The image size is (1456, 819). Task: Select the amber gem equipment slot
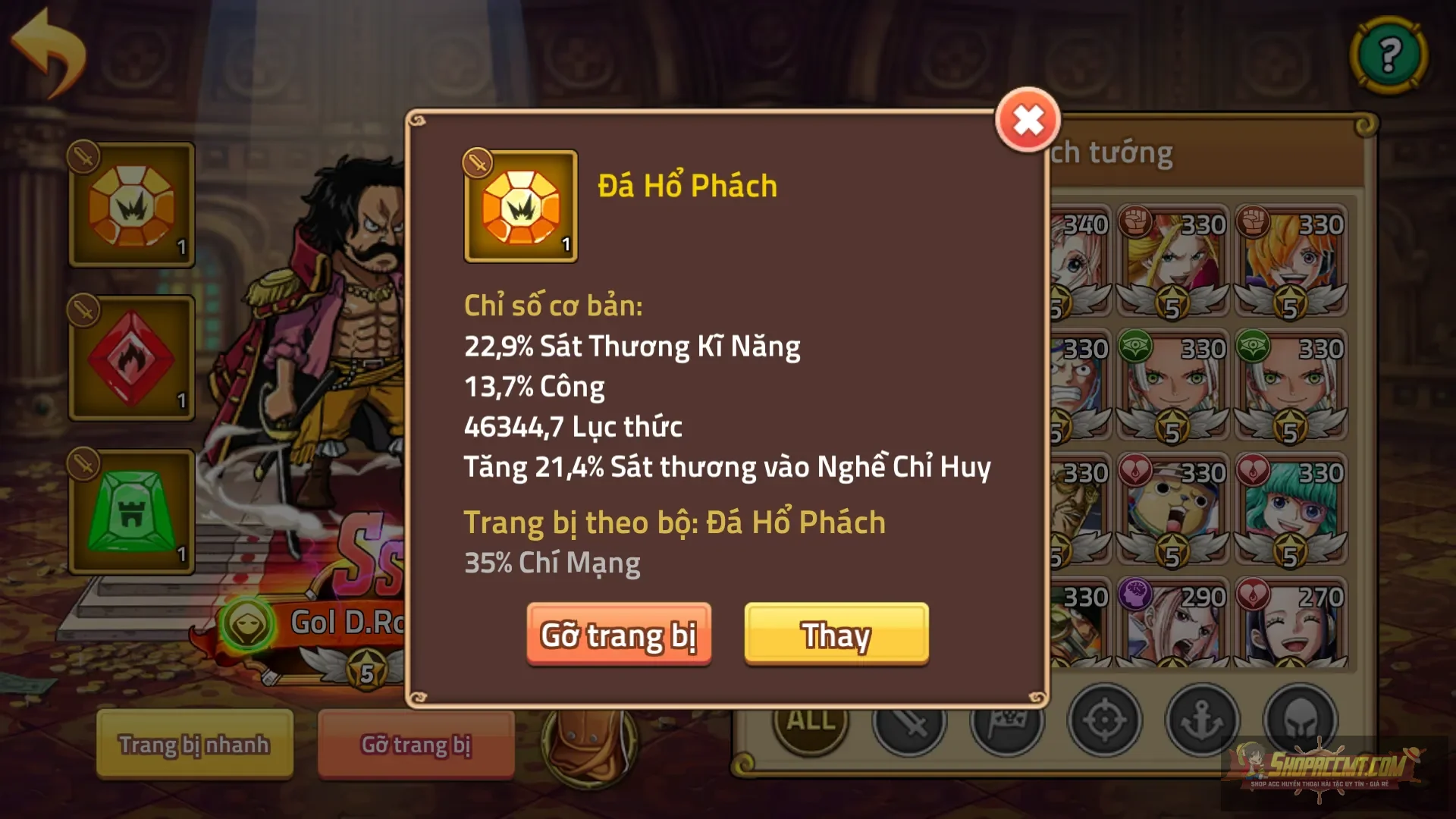point(130,203)
